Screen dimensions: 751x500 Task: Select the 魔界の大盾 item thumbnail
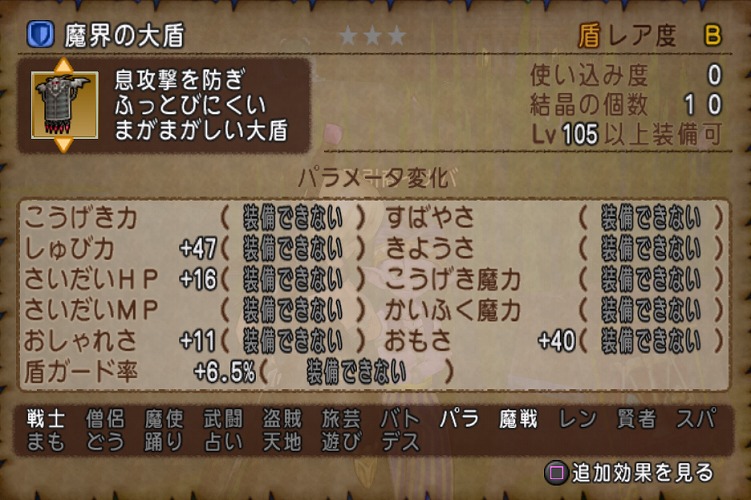(64, 105)
